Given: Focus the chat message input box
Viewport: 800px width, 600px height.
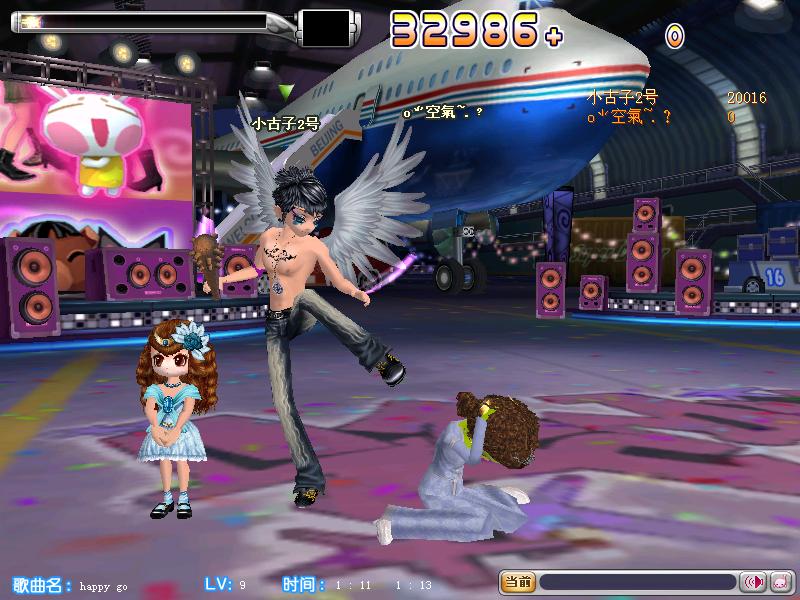Looking at the screenshot, I should (636, 582).
